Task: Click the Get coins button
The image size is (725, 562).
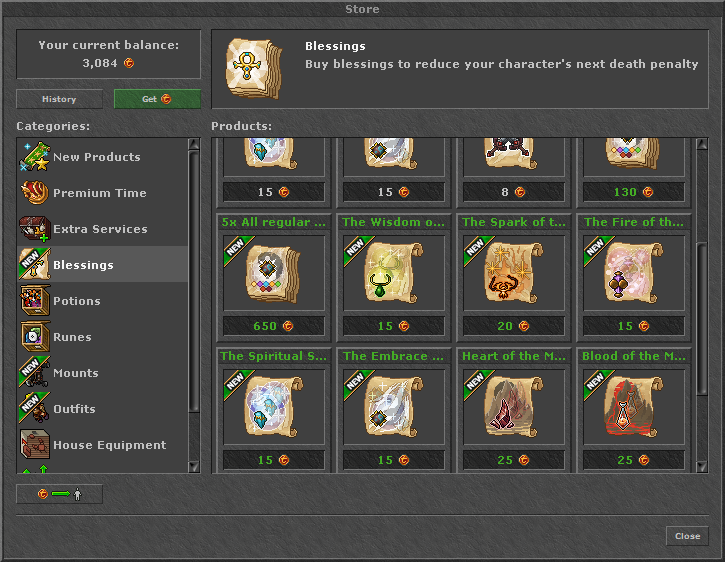Action: point(157,99)
